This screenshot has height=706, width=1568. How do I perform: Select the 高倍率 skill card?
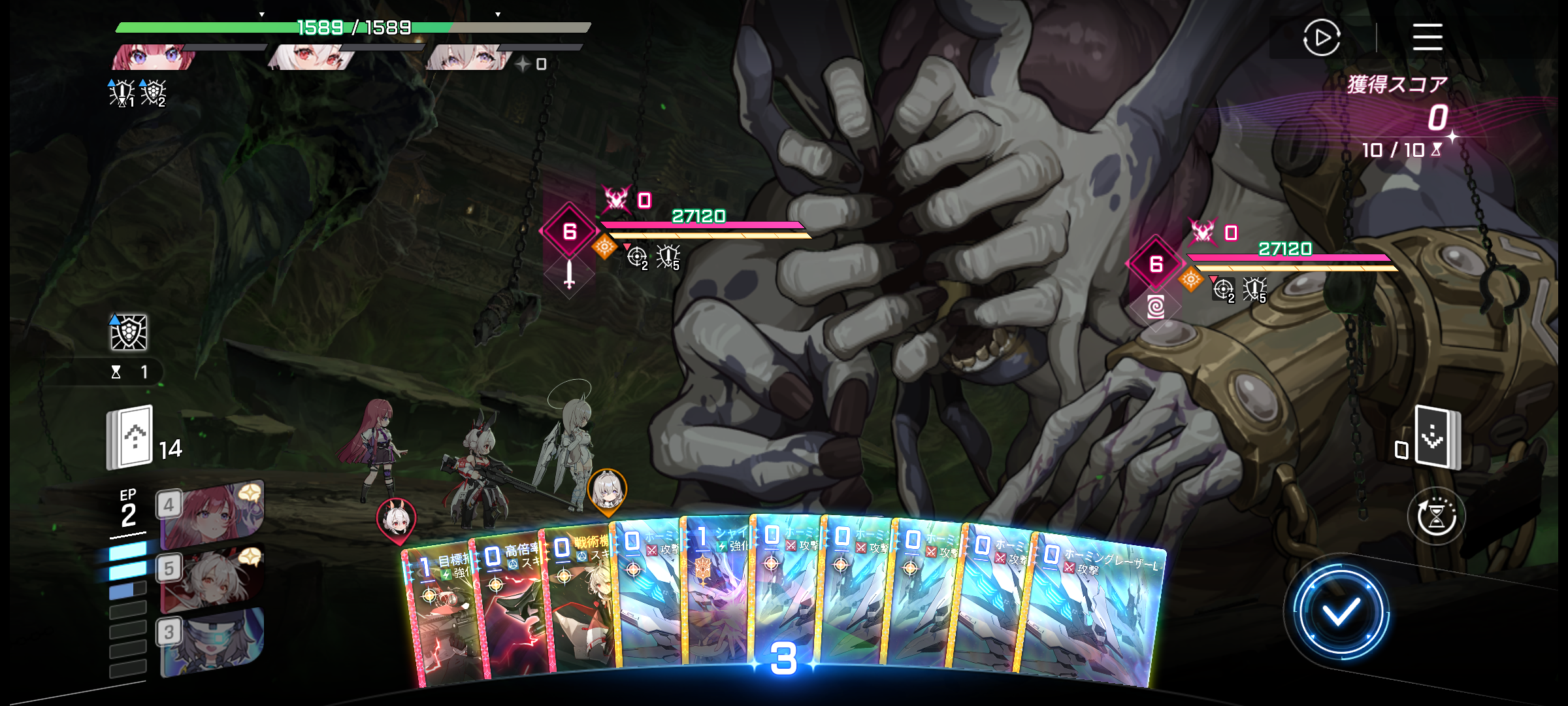510,608
